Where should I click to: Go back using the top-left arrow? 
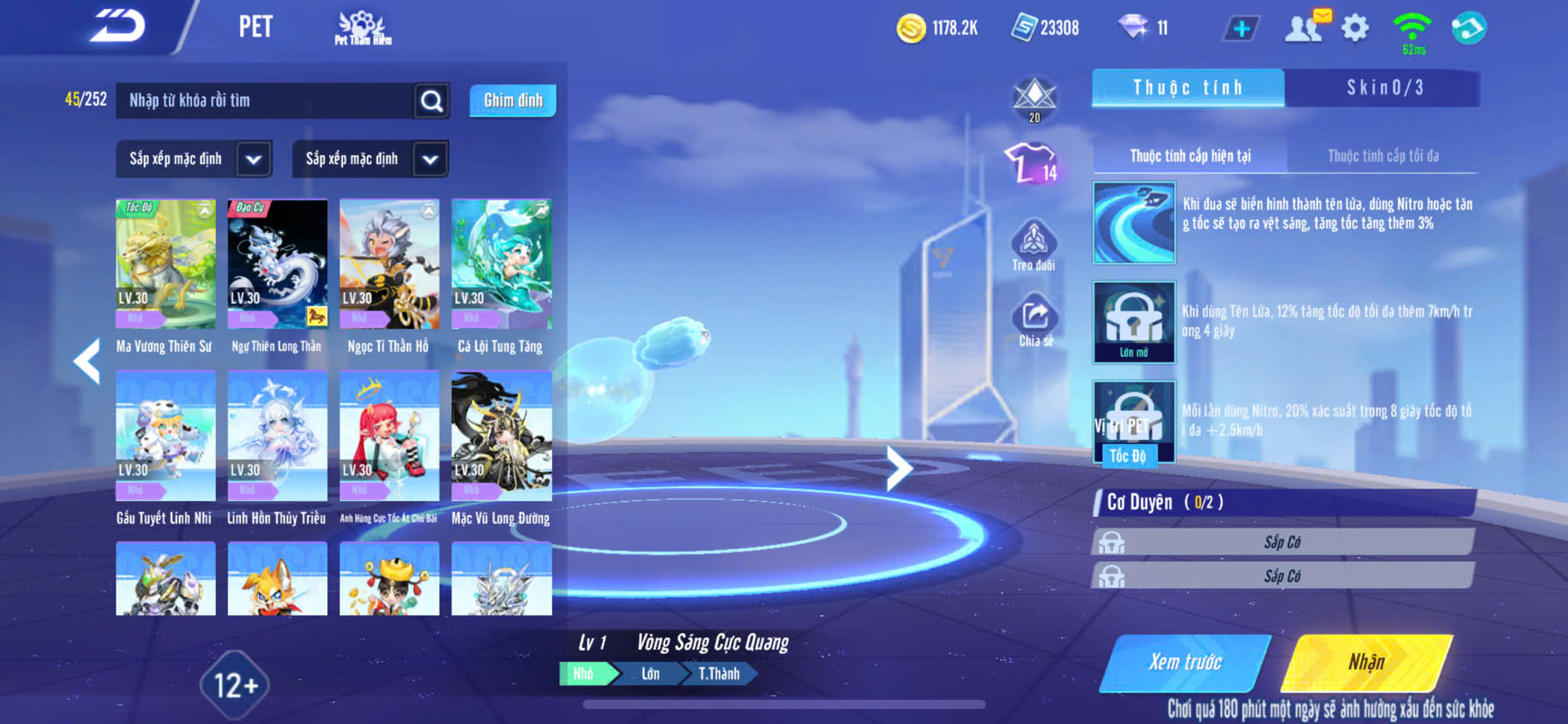(x=117, y=27)
